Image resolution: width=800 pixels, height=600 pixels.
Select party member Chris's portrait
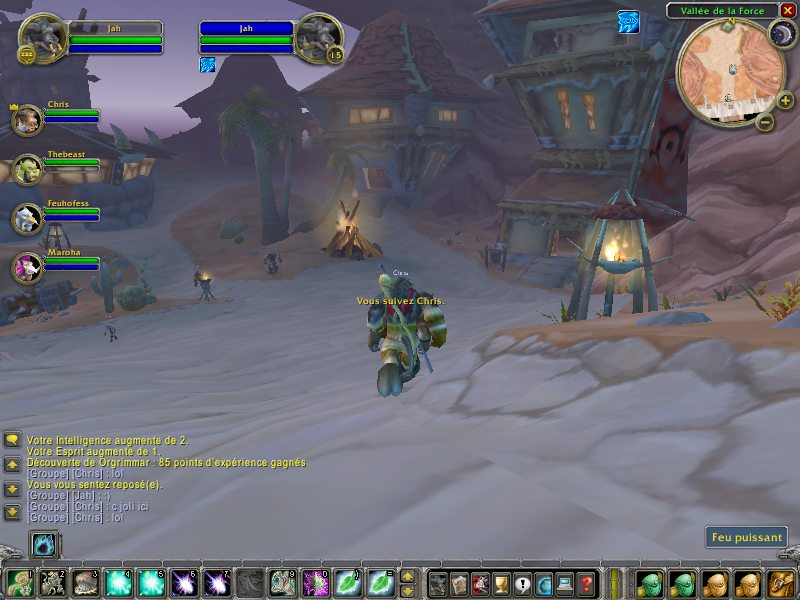27,120
